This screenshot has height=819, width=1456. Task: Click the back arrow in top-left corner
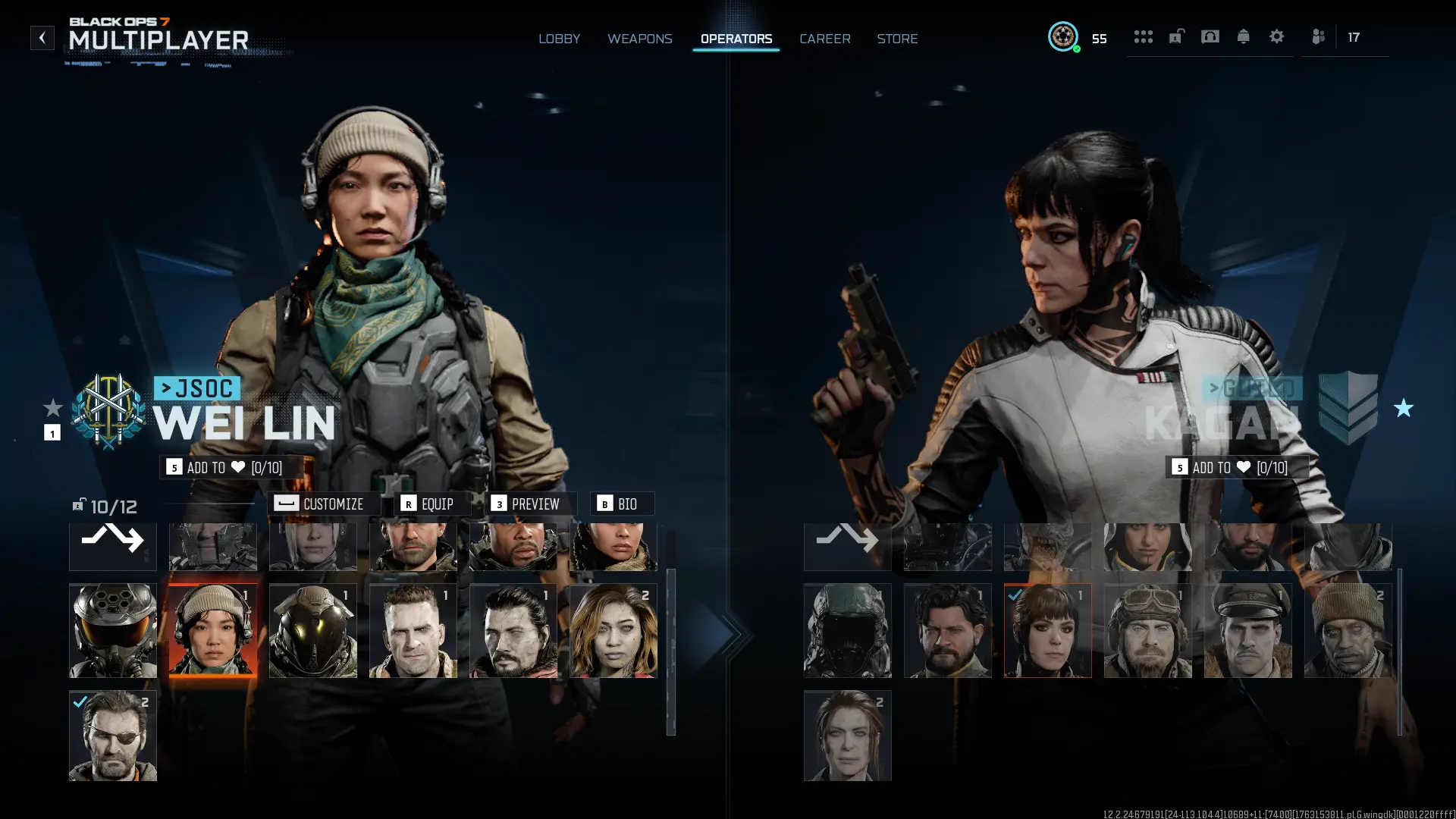click(x=42, y=37)
